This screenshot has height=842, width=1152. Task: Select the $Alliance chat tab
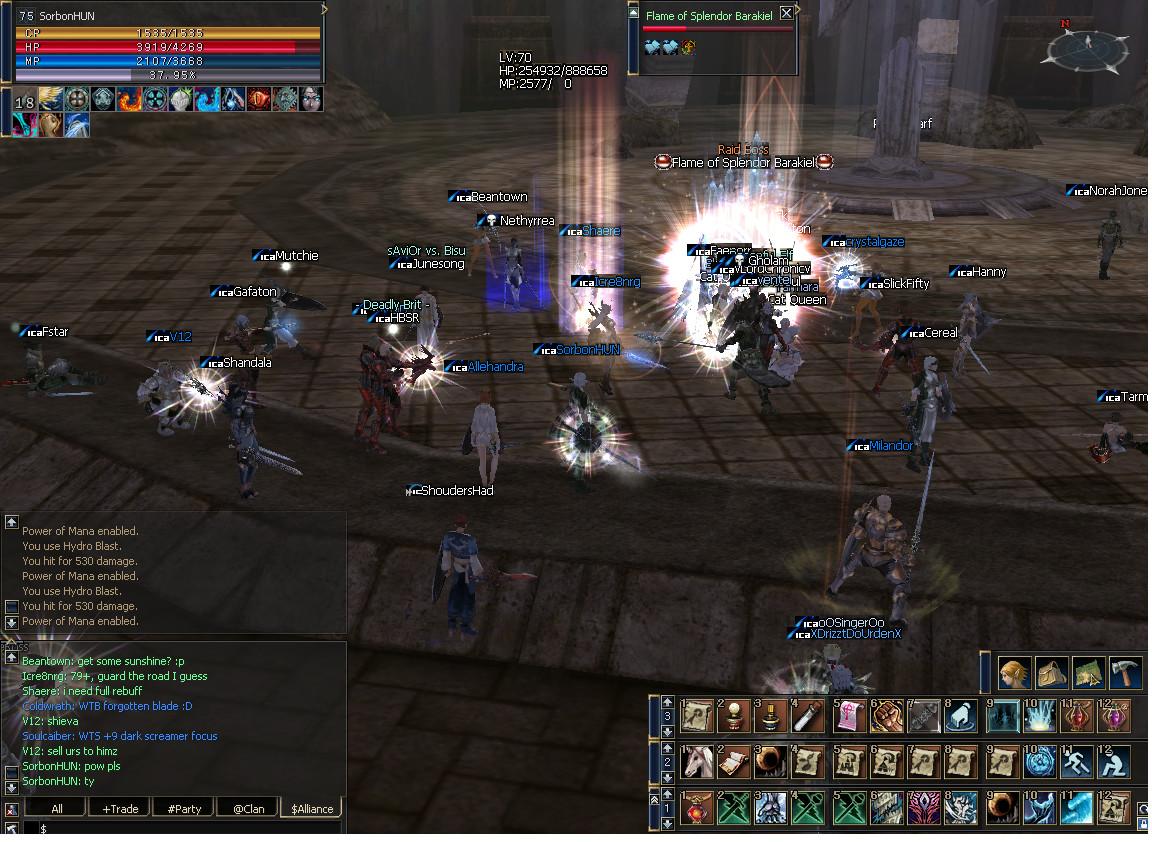tap(312, 808)
